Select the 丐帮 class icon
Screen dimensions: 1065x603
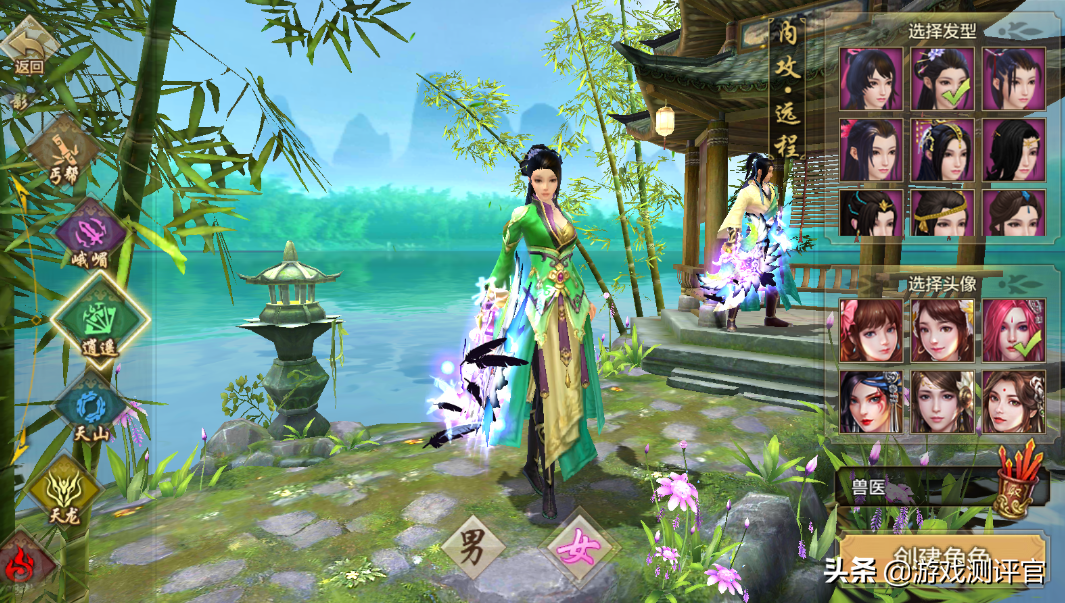(64, 149)
